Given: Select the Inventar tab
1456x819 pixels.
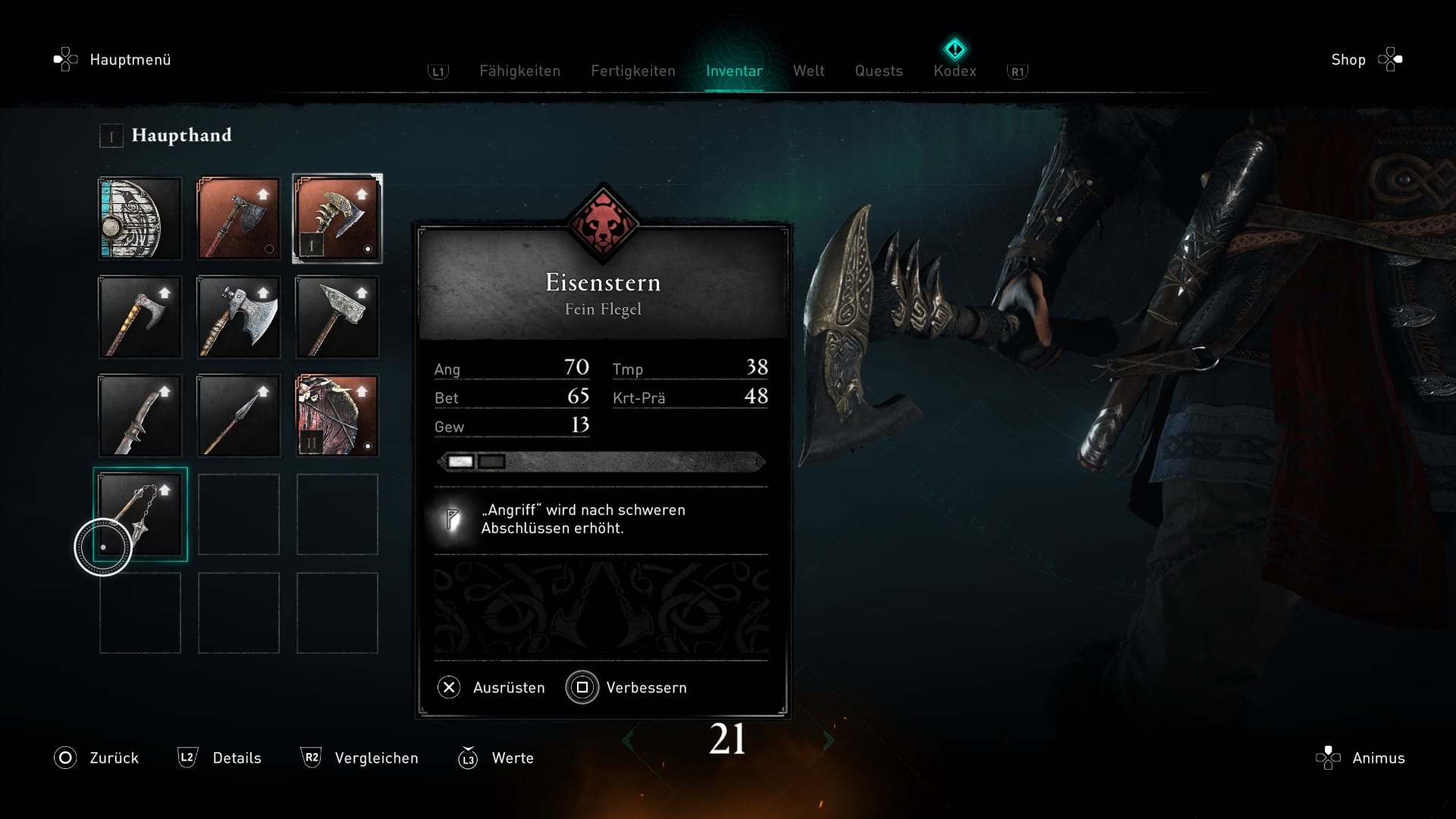Looking at the screenshot, I should (x=734, y=71).
